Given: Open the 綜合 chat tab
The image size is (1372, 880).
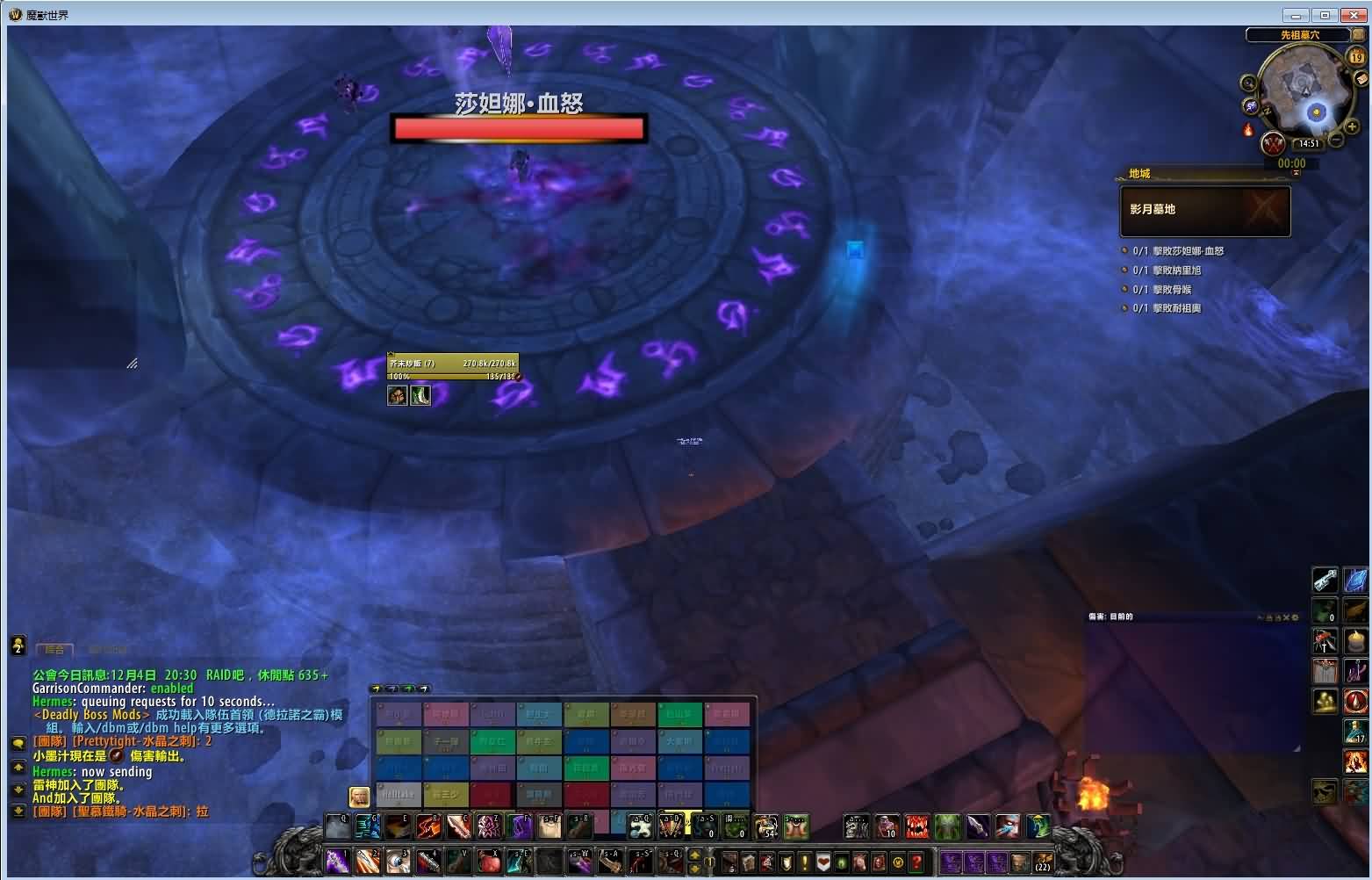Looking at the screenshot, I should [54, 649].
